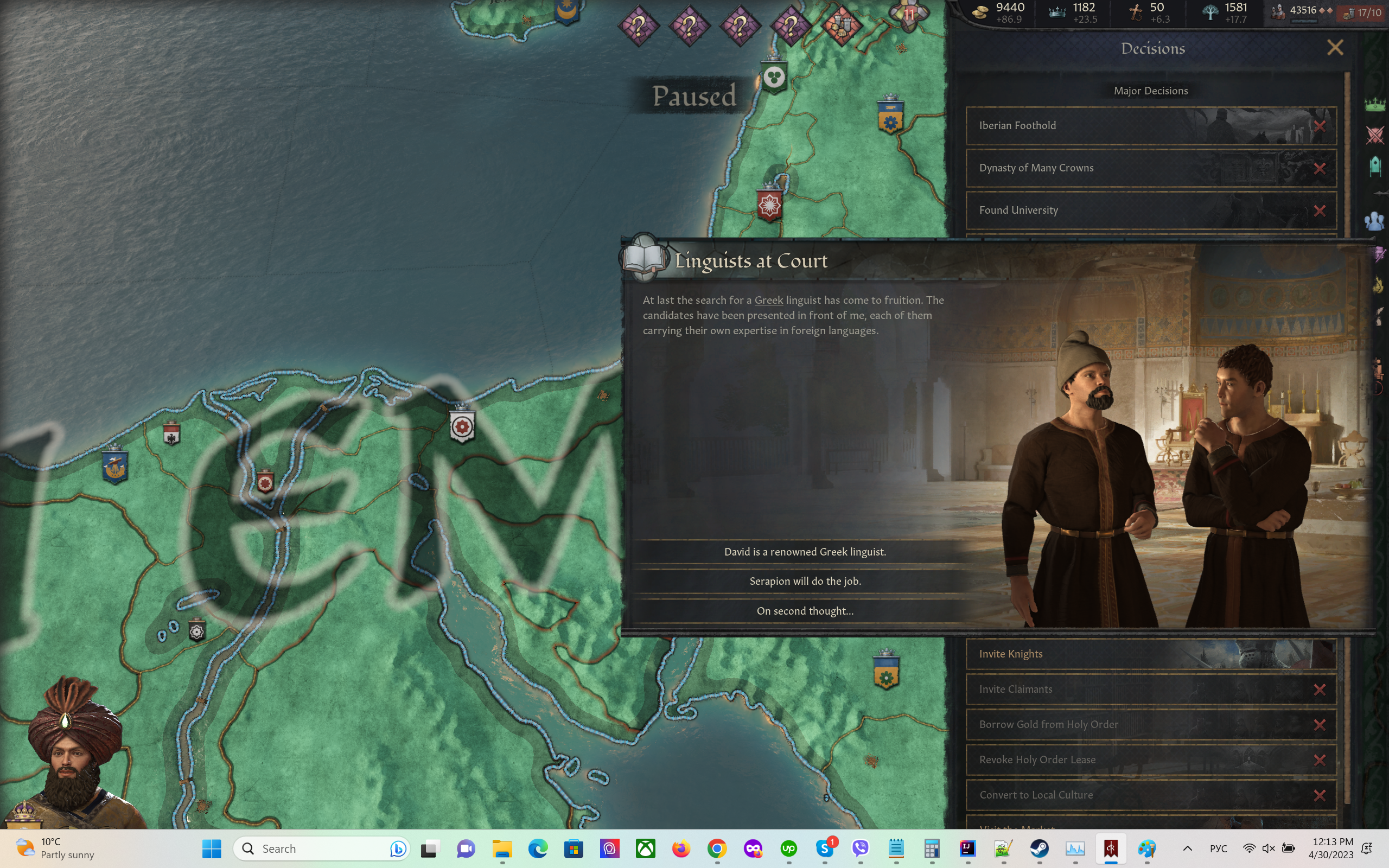The image size is (1389, 868).
Task: Follow the underlined Greek link in event text
Action: (x=768, y=300)
